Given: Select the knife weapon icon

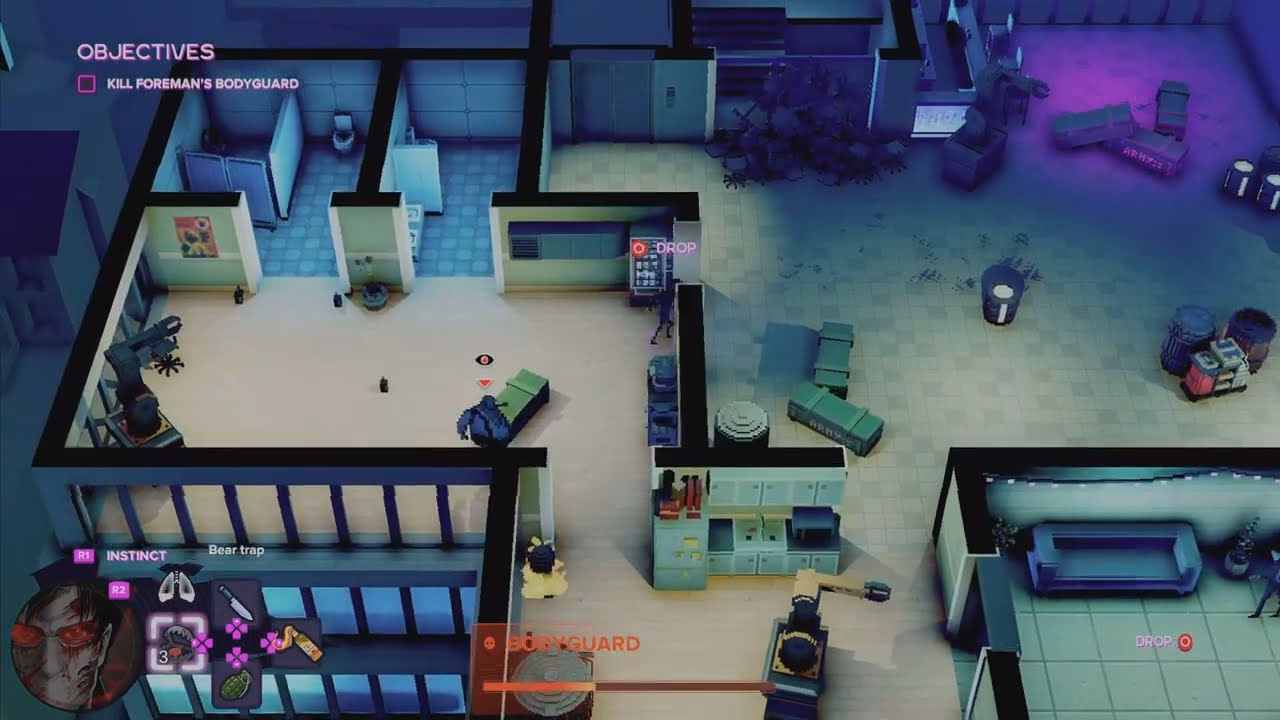Looking at the screenshot, I should point(238,602).
